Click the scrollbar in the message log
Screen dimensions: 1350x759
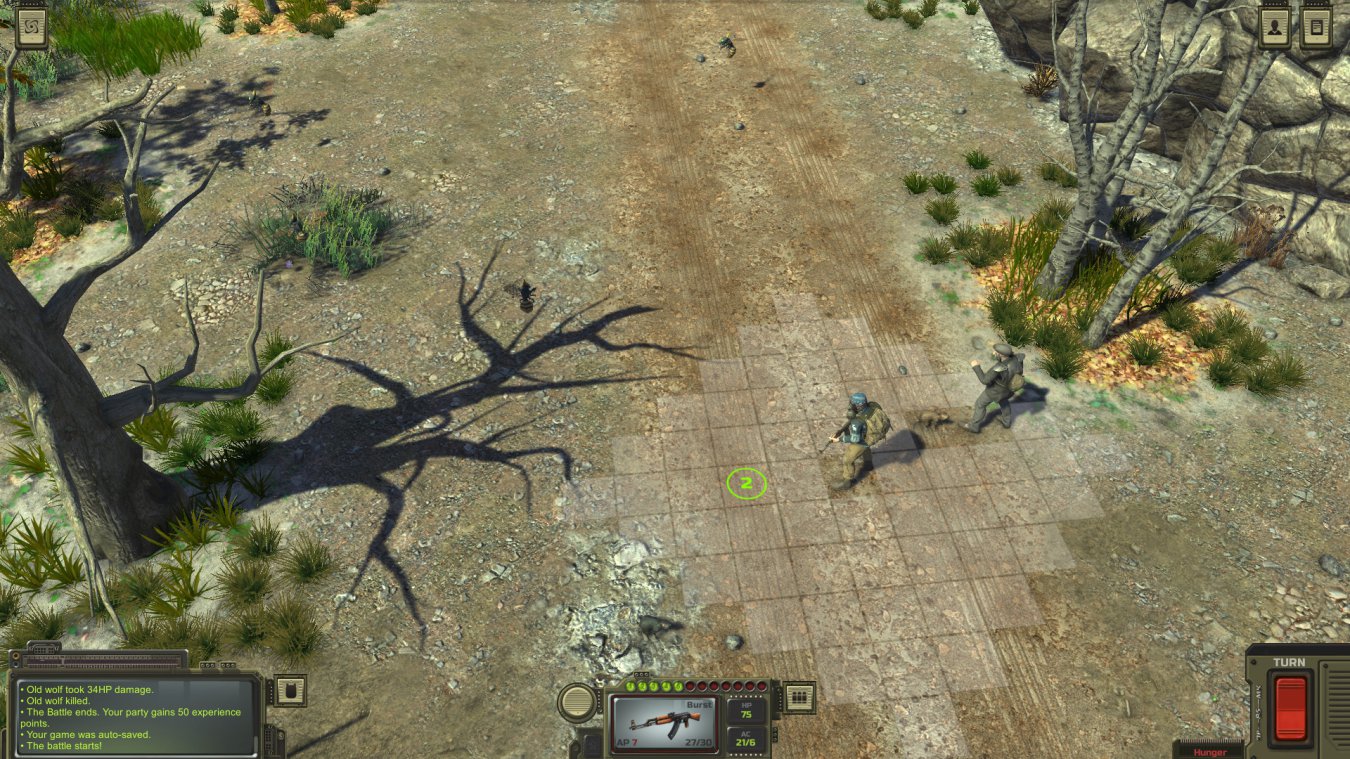pos(257,742)
